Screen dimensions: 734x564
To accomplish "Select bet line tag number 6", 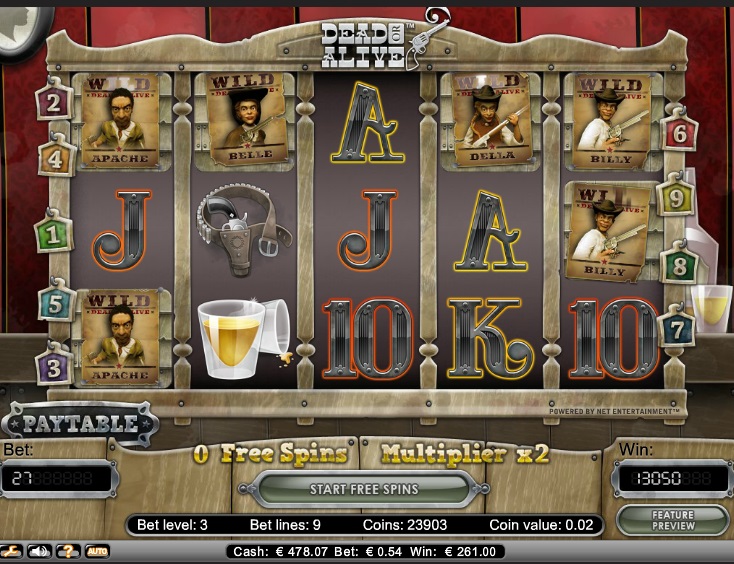I will pyautogui.click(x=680, y=132).
